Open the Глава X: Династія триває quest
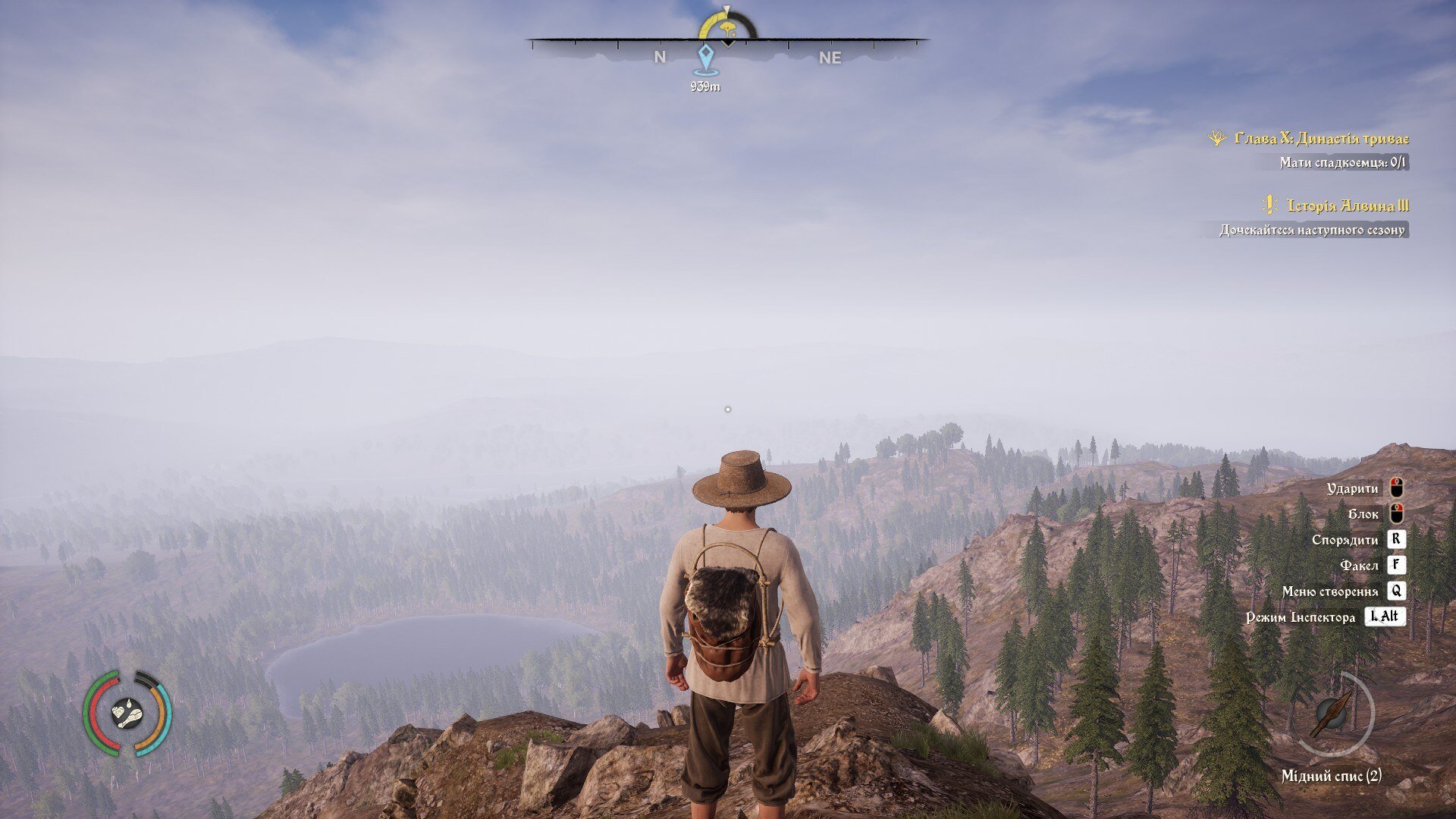1456x819 pixels. pyautogui.click(x=1320, y=139)
